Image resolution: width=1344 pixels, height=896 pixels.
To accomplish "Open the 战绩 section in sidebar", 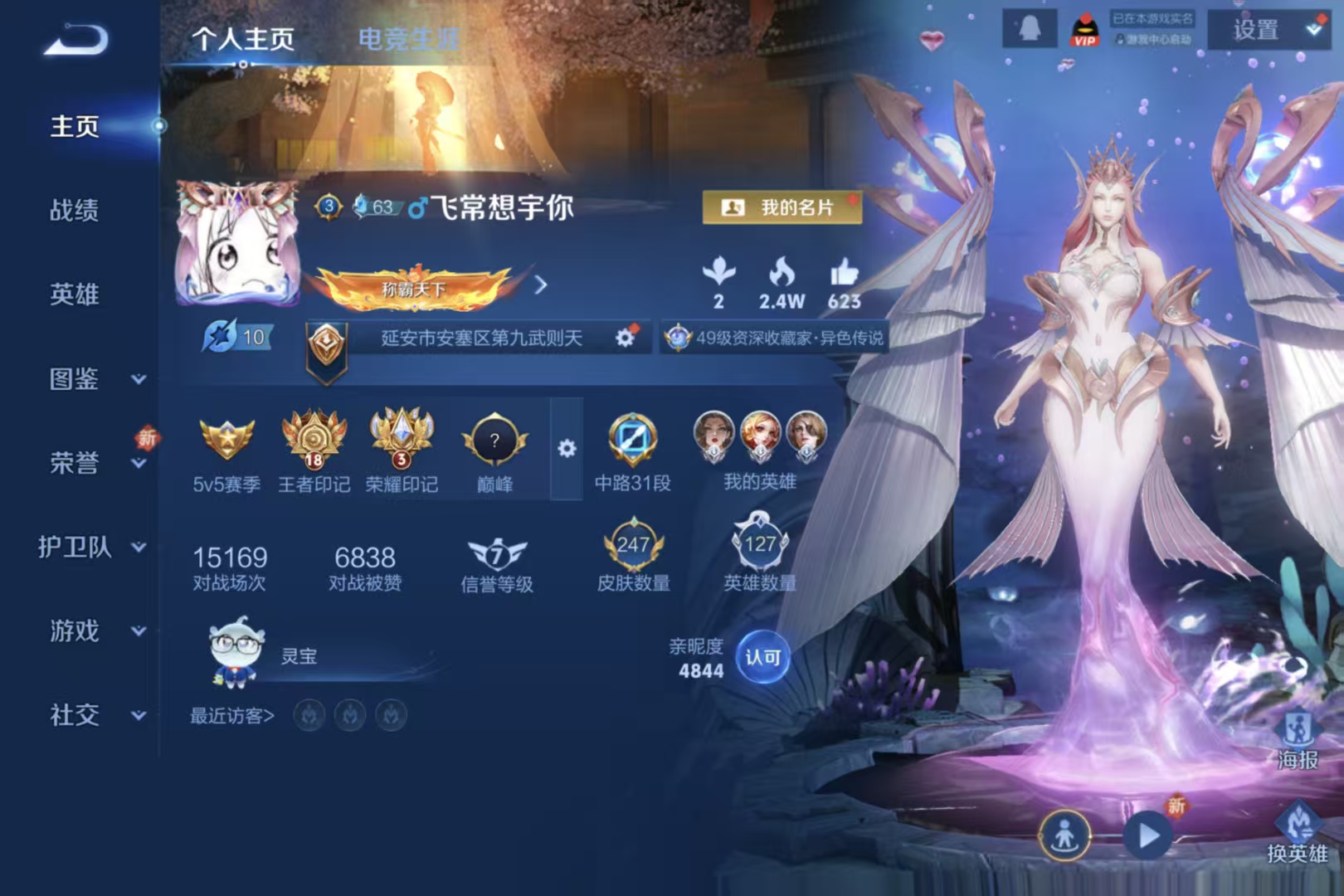I will 75,211.
